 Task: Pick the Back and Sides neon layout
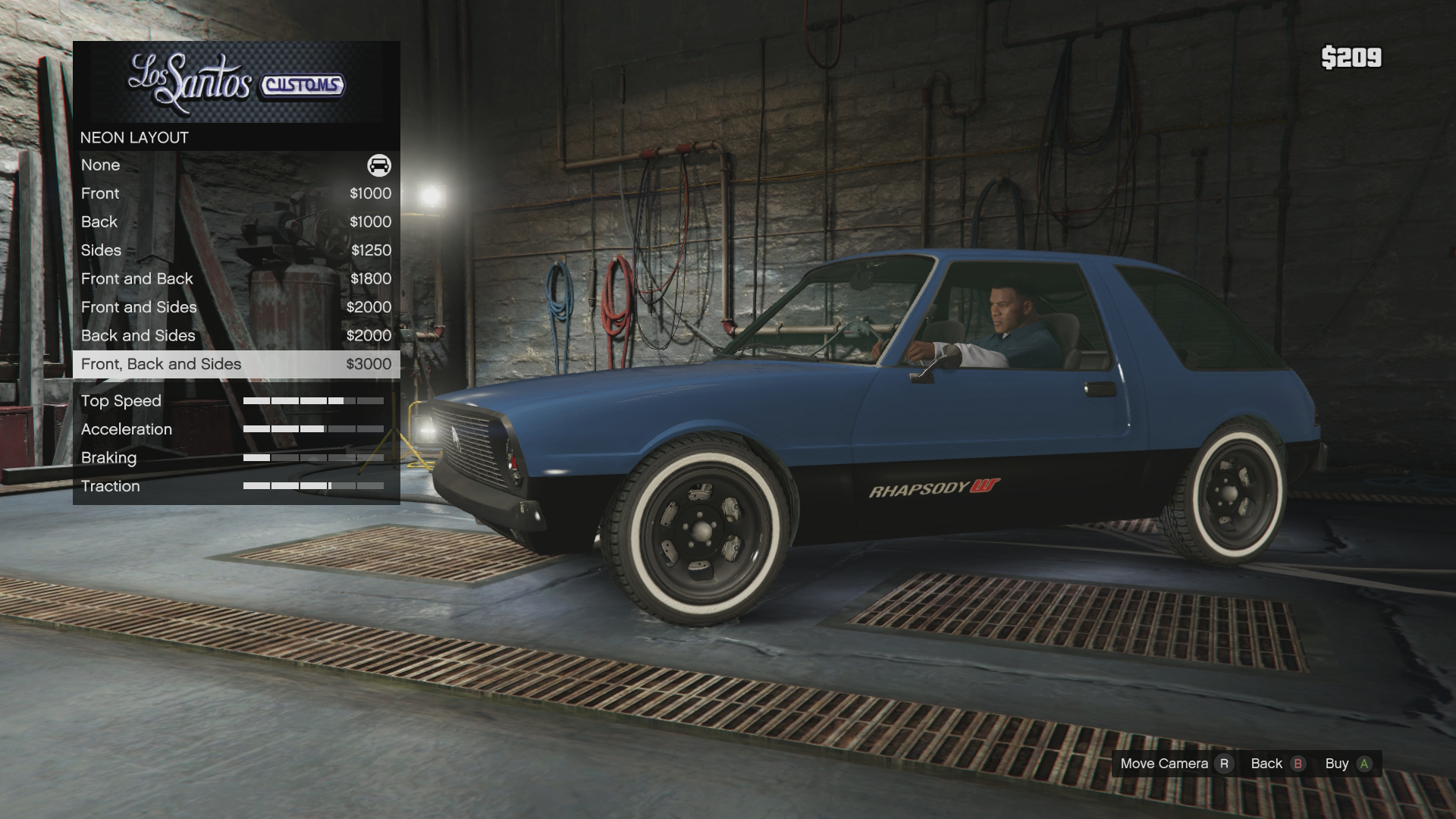[x=236, y=336]
